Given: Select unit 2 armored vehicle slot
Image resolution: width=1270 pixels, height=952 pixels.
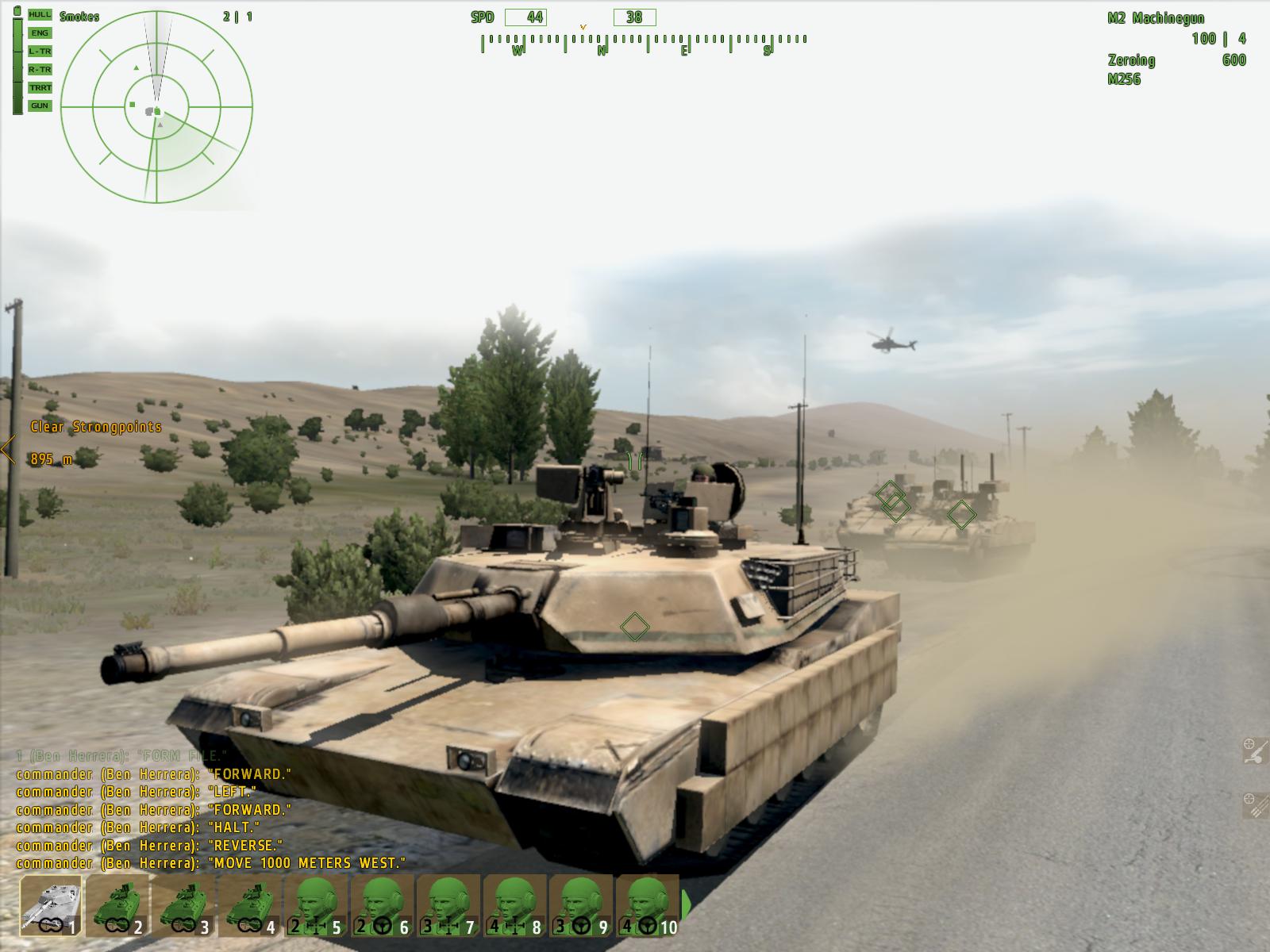Looking at the screenshot, I should click(117, 904).
